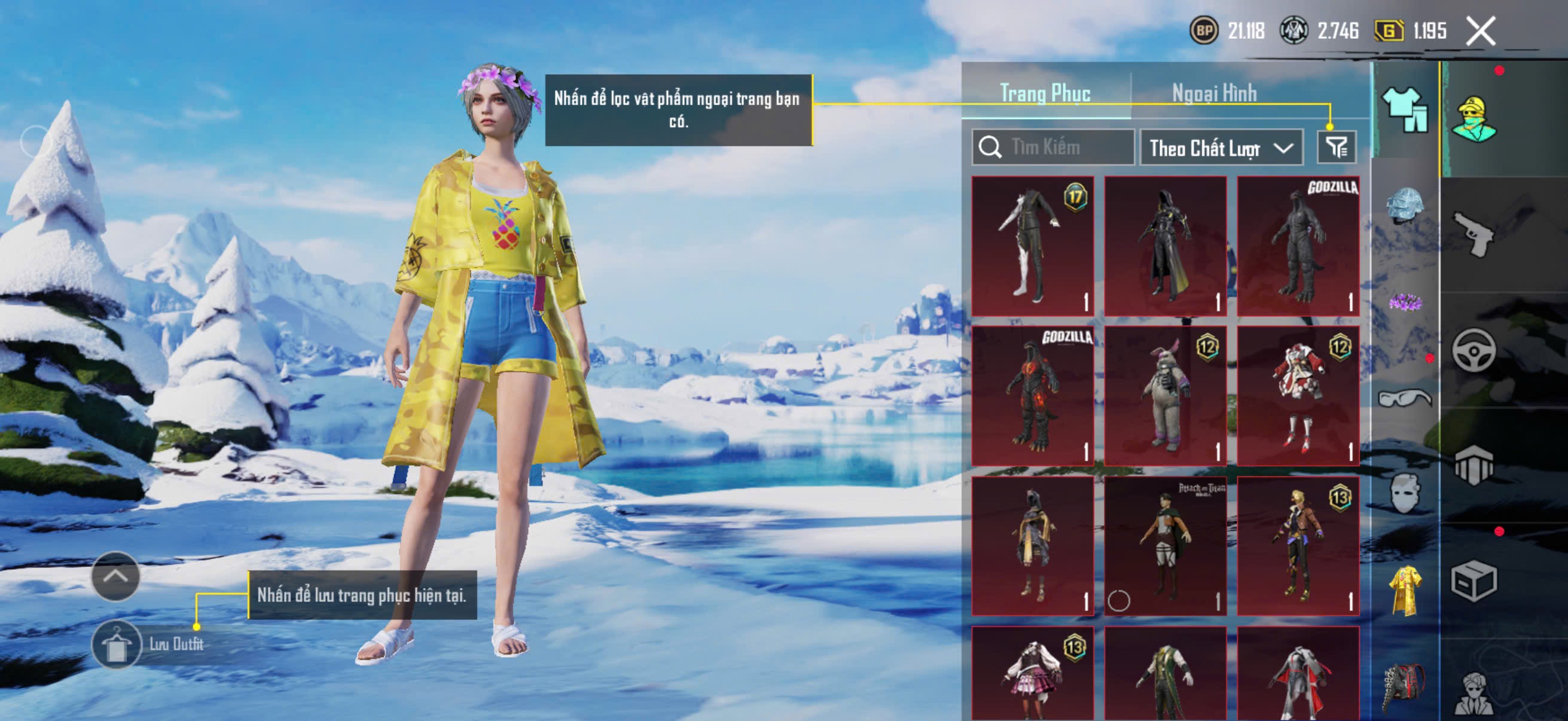Viewport: 1568px width, 721px height.
Task: Choose the level 17 black-white suit
Action: [x=1032, y=246]
